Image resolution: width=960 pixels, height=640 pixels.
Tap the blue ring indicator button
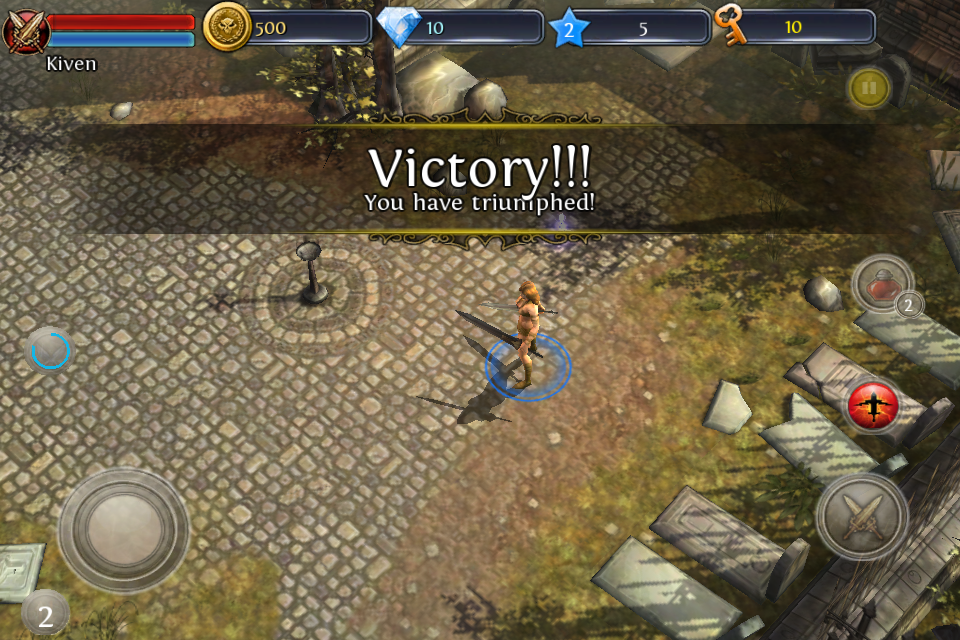(x=50, y=350)
